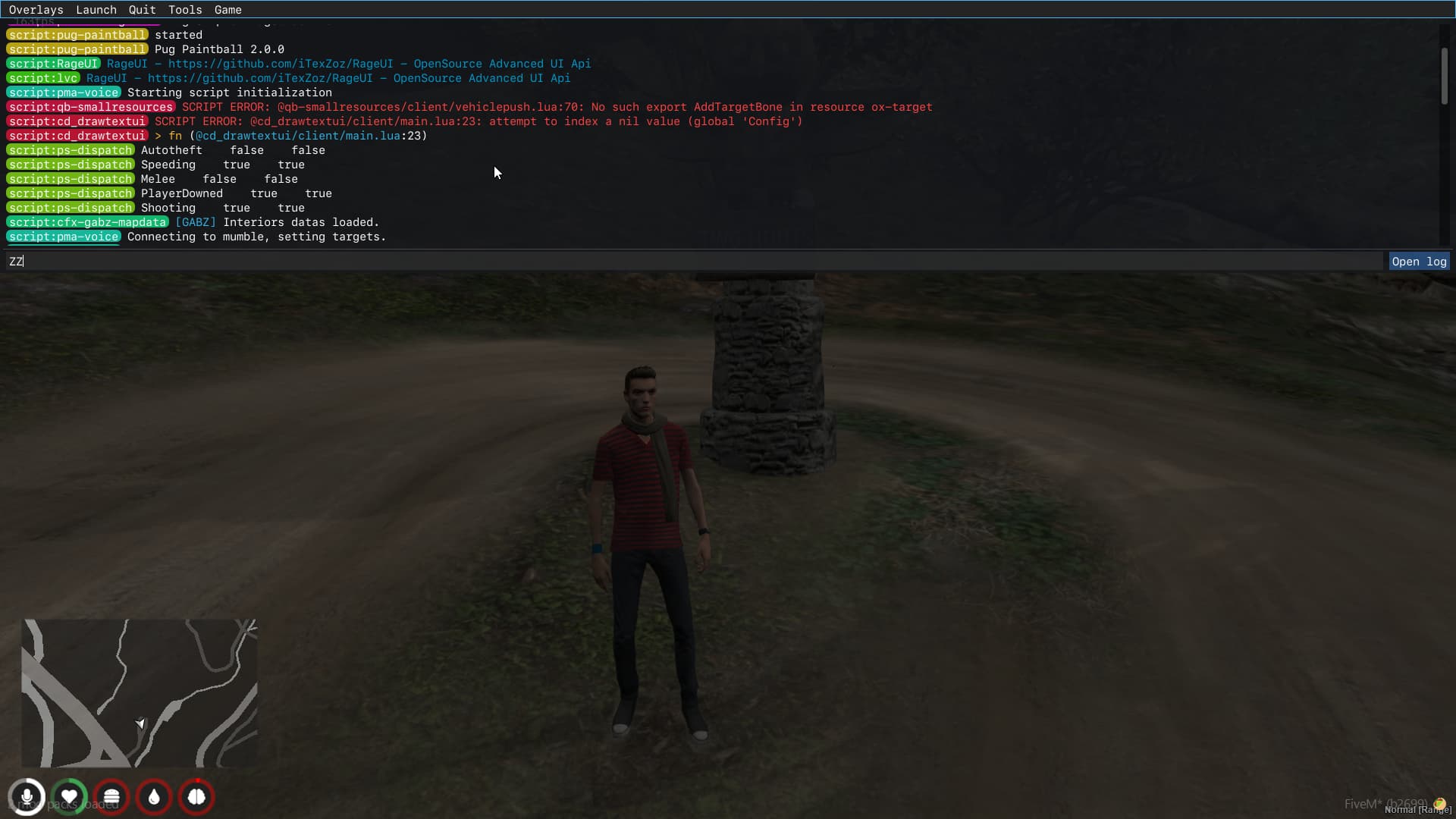Open the Overlays menu
Viewport: 1456px width, 819px height.
pos(36,9)
